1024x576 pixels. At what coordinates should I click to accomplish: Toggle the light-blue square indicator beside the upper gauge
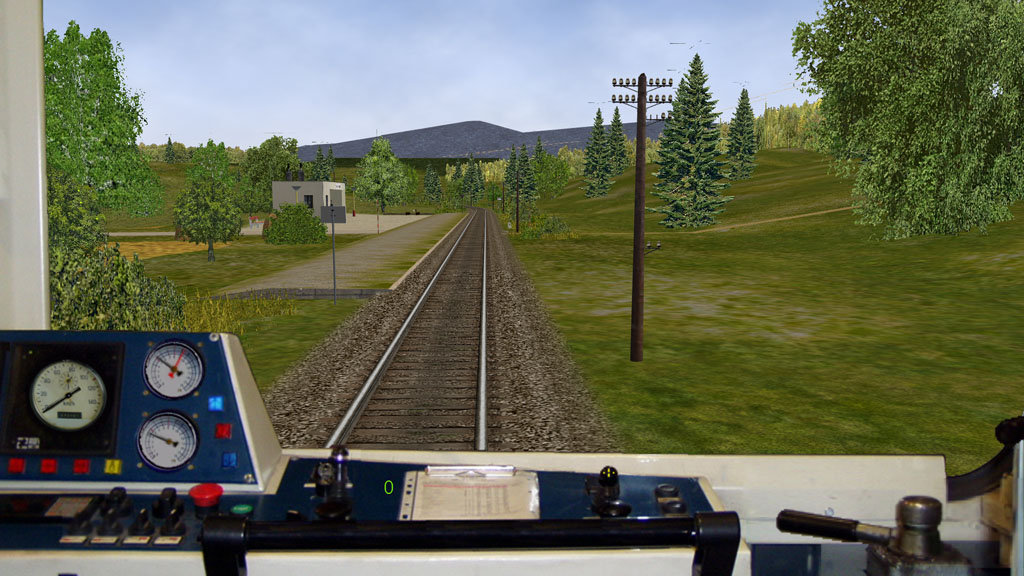tap(215, 404)
